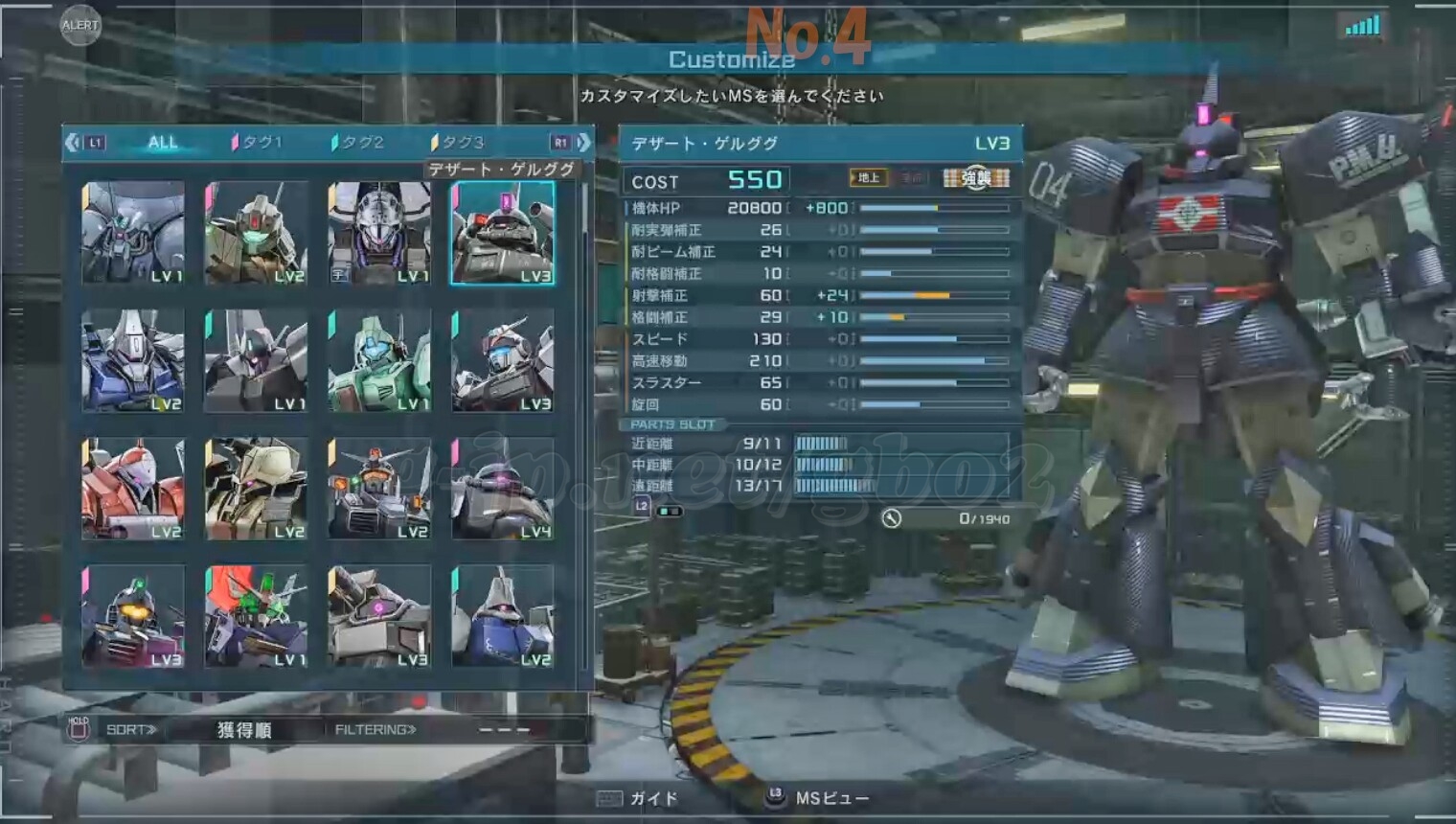The width and height of the screenshot is (1456, 824).
Task: Select the highlighted Desert Gelgoog LV3 tile
Action: (x=502, y=233)
